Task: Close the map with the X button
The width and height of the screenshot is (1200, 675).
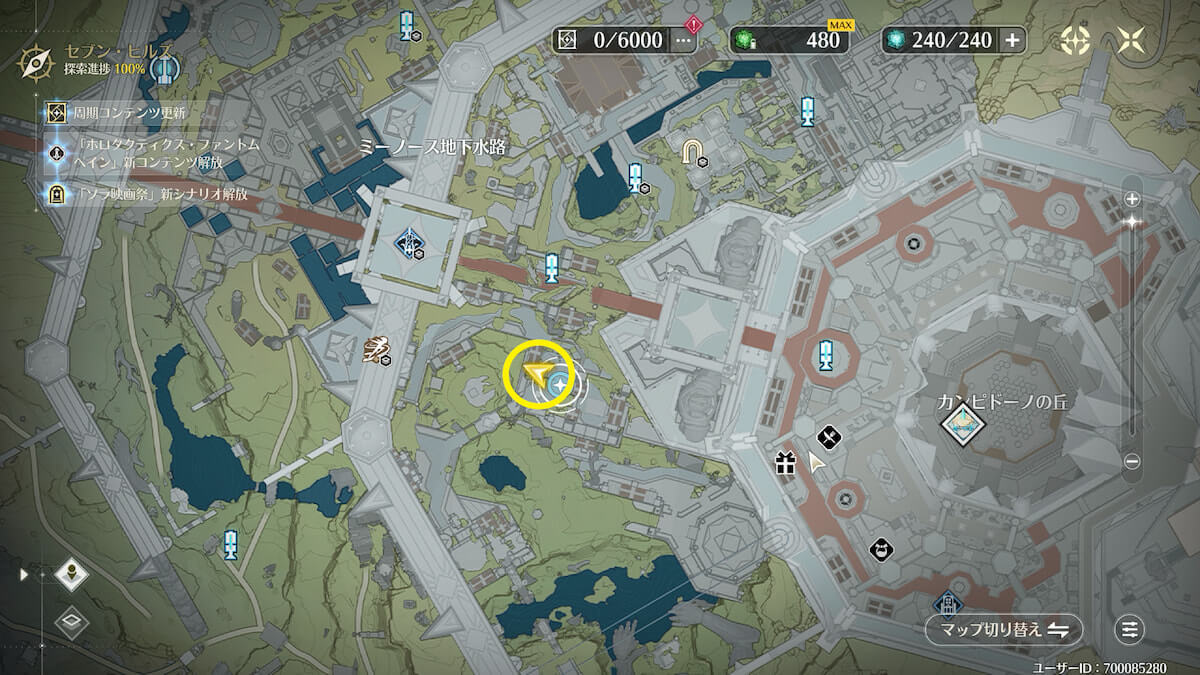Action: [1132, 40]
